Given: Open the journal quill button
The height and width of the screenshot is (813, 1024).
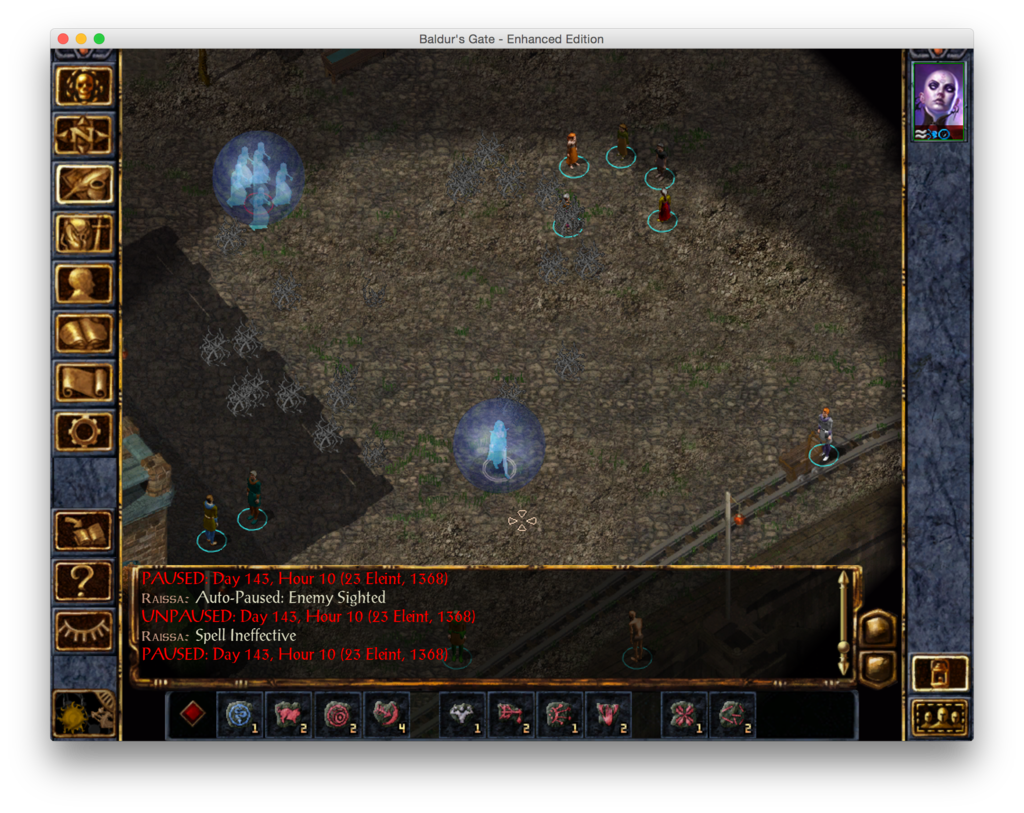Looking at the screenshot, I should pos(84,184).
